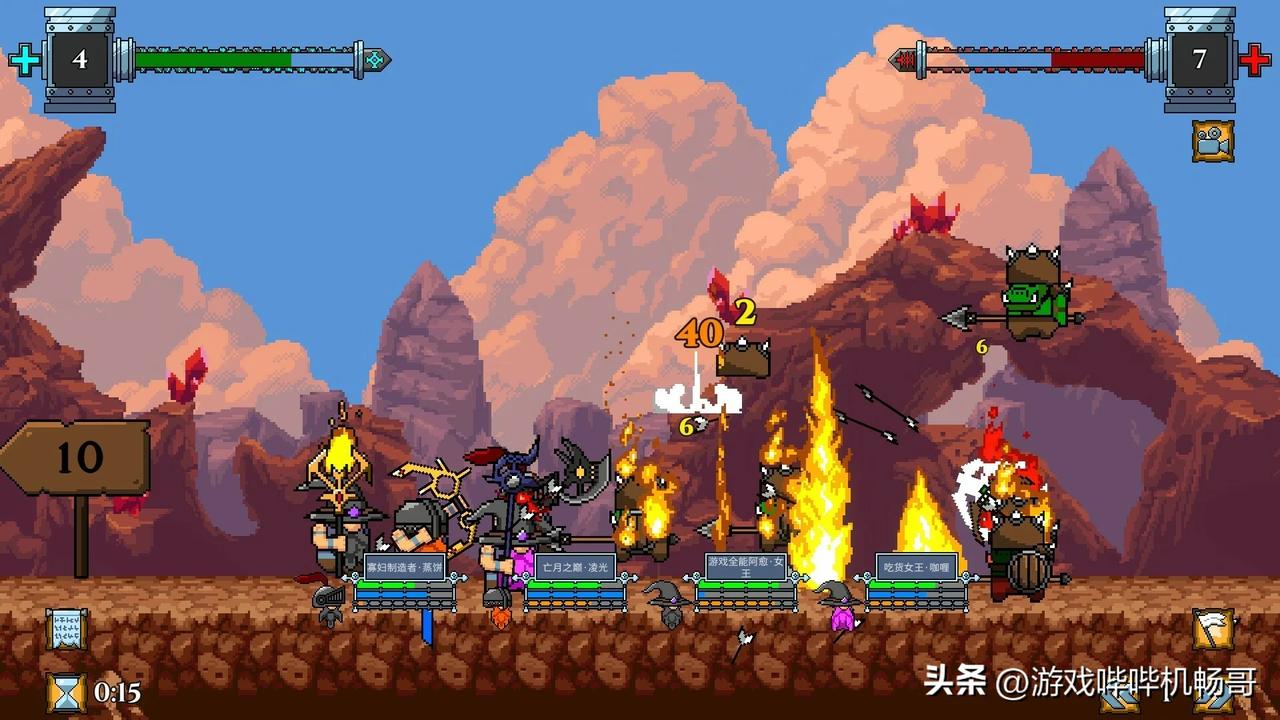The image size is (1280, 720).
Task: Pick the 吃货女王·咖喱 unit nameplate
Action: tap(916, 567)
